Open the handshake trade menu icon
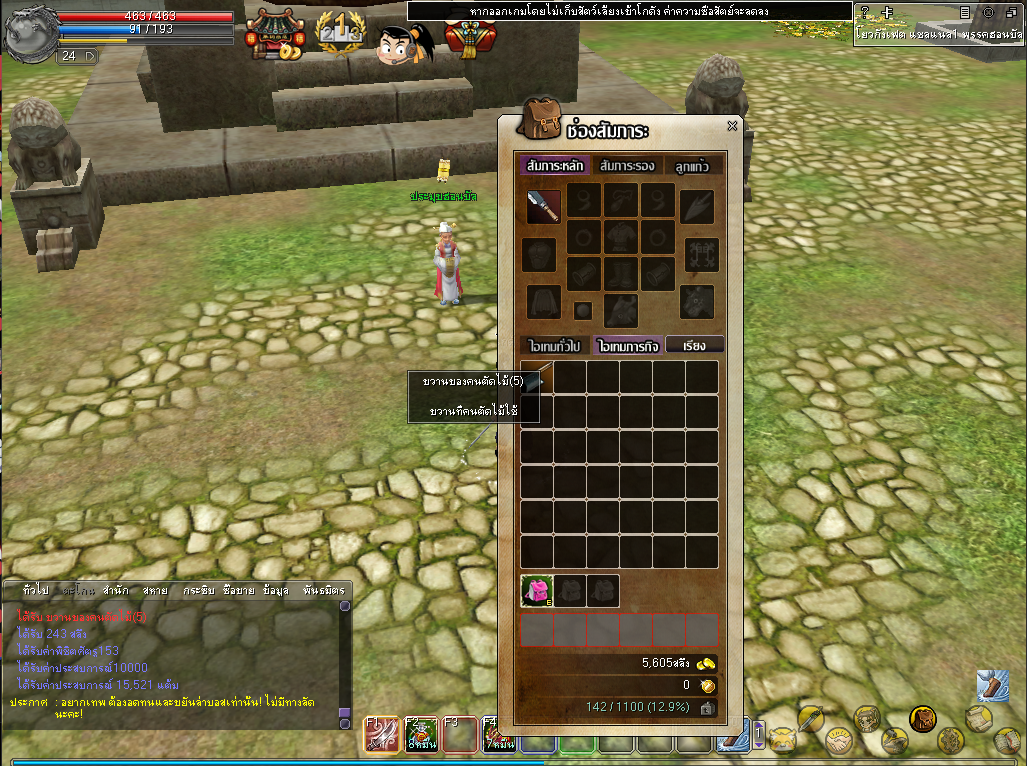The height and width of the screenshot is (766, 1027). 837,742
